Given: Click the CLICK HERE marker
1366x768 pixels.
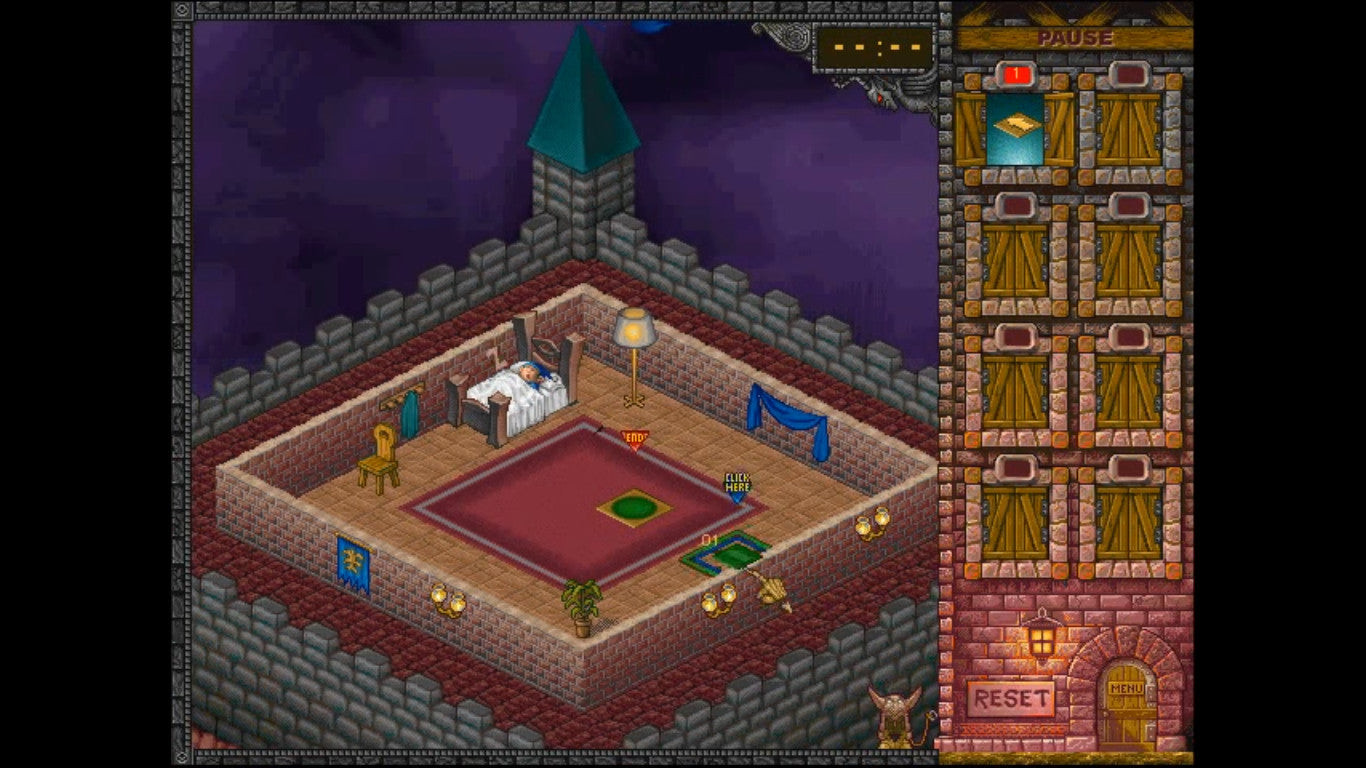Looking at the screenshot, I should (x=737, y=486).
